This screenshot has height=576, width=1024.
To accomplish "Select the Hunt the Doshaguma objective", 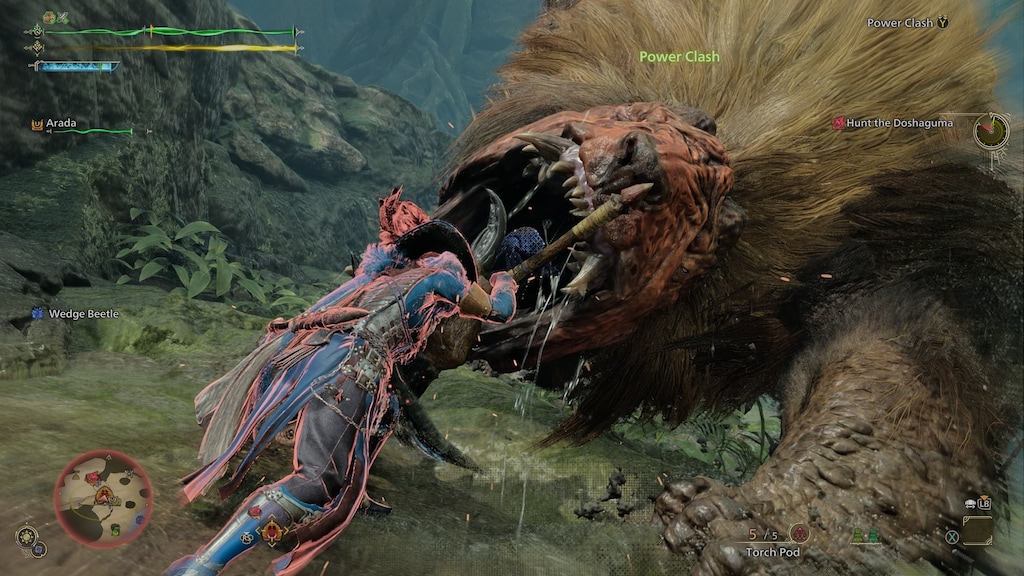I will click(x=899, y=123).
